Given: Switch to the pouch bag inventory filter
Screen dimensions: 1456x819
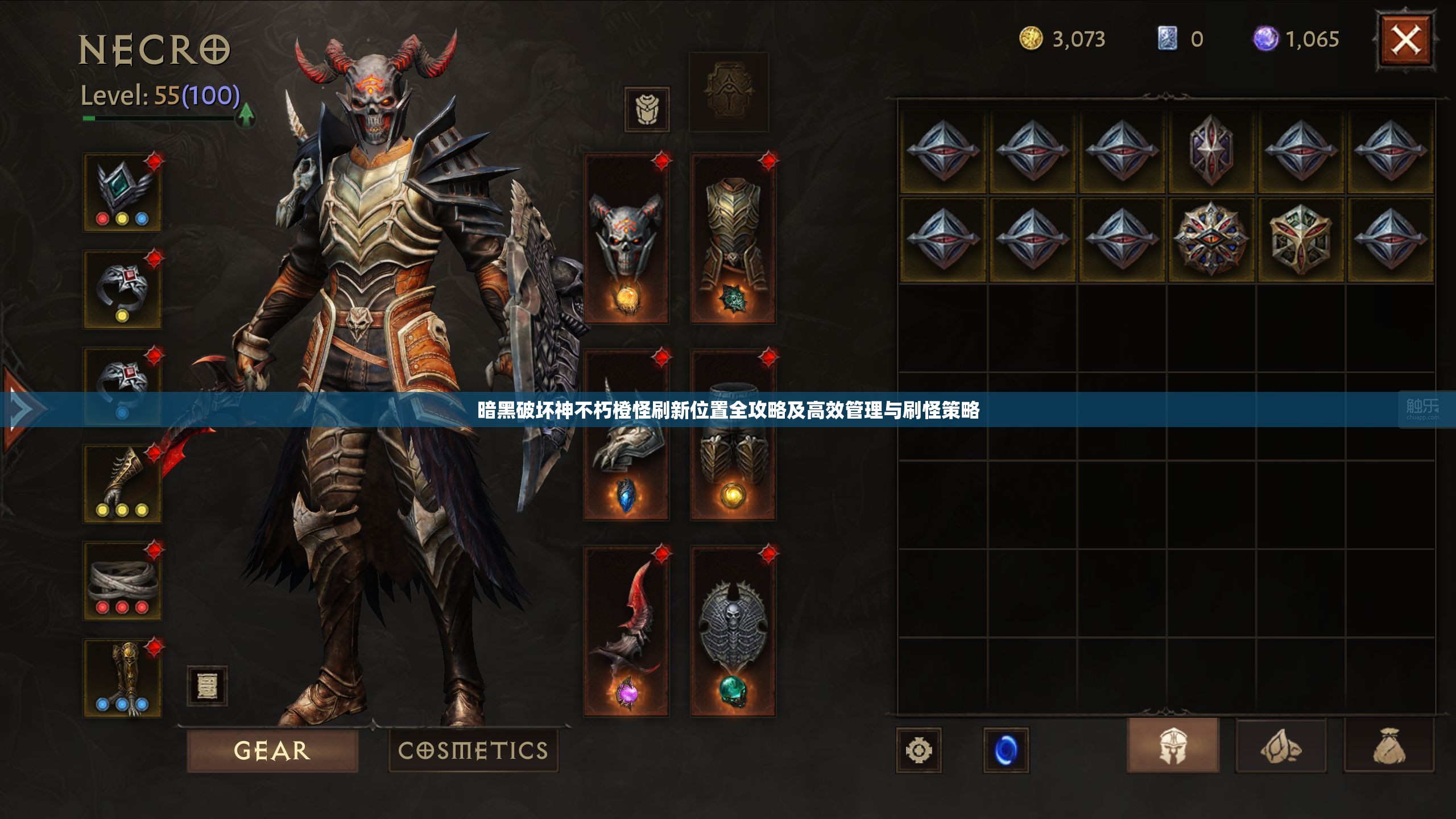Looking at the screenshot, I should [x=1389, y=745].
